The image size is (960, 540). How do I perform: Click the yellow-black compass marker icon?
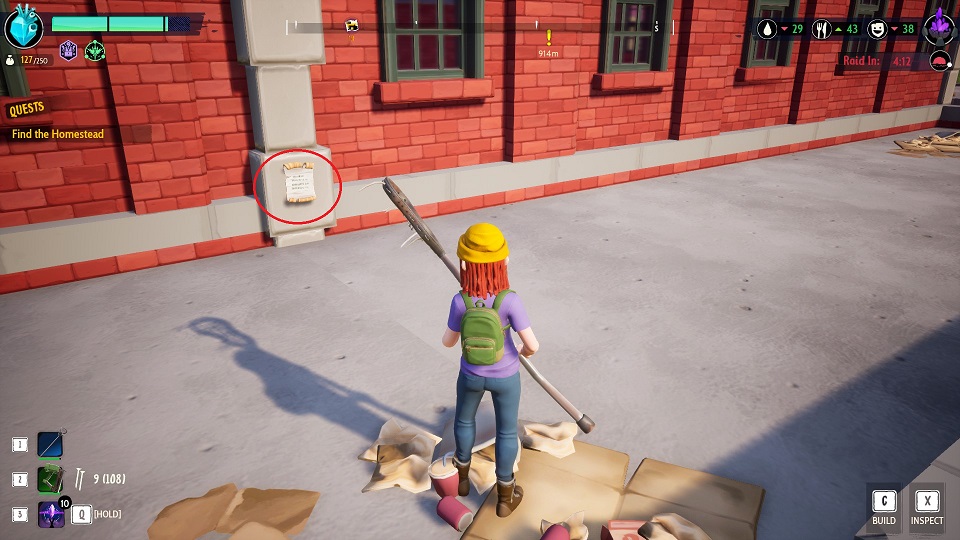pyautogui.click(x=352, y=25)
